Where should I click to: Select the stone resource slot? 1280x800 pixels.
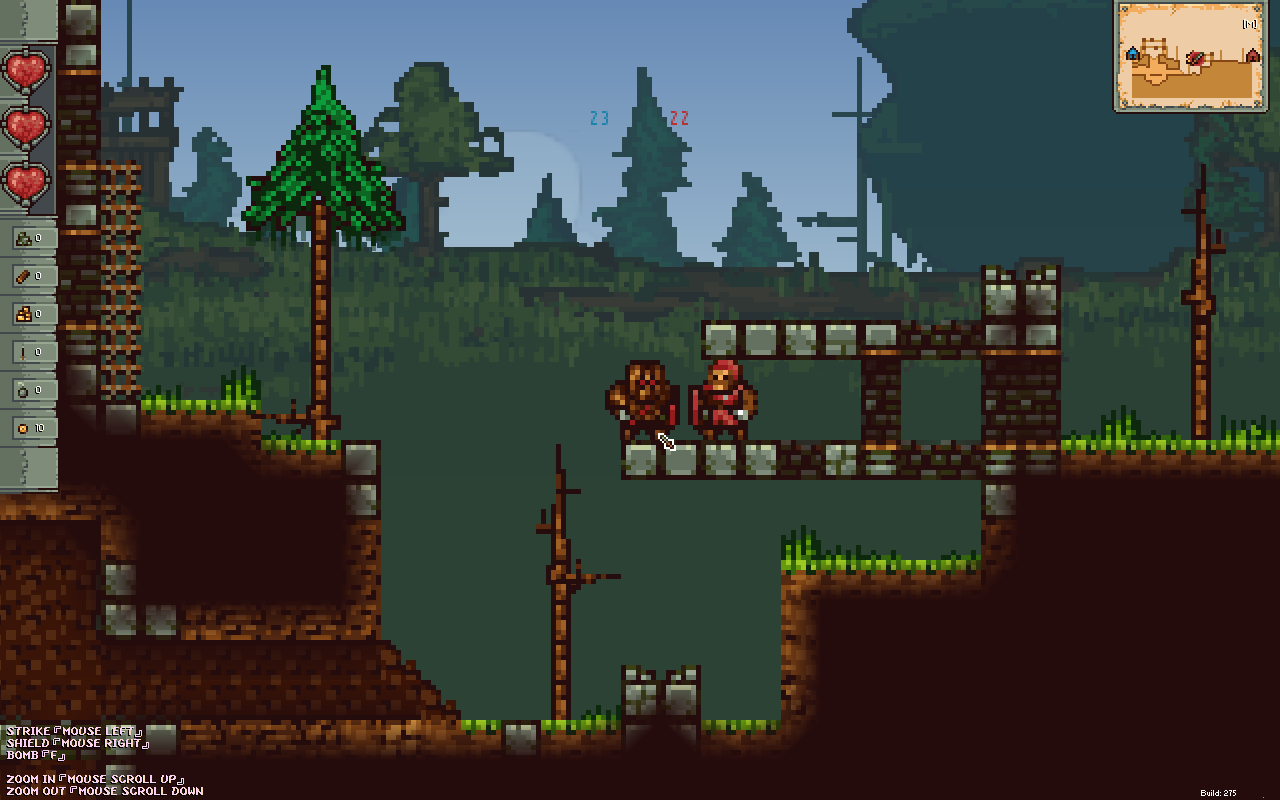coord(27,239)
